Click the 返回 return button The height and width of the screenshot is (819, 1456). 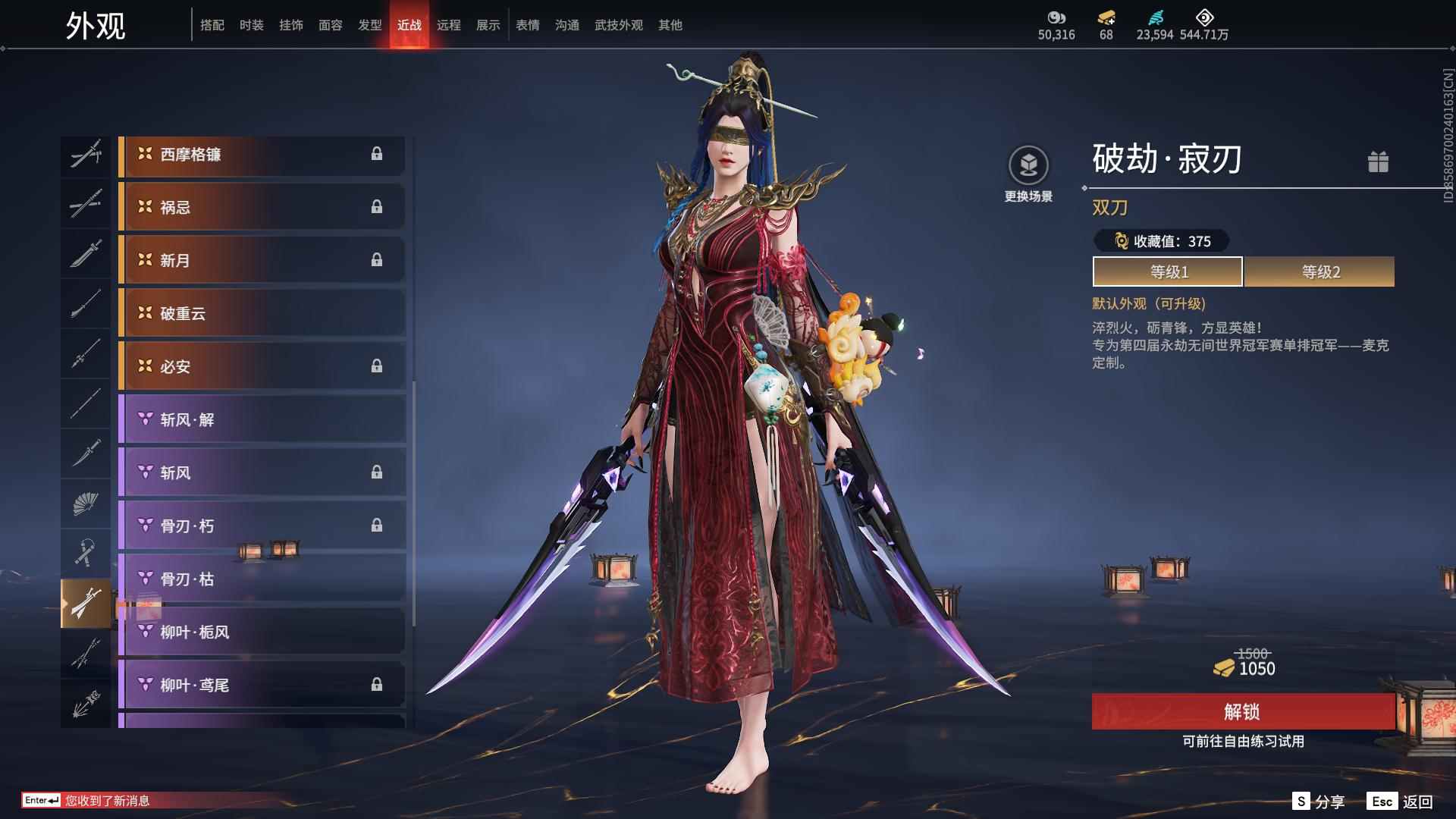point(1413,800)
